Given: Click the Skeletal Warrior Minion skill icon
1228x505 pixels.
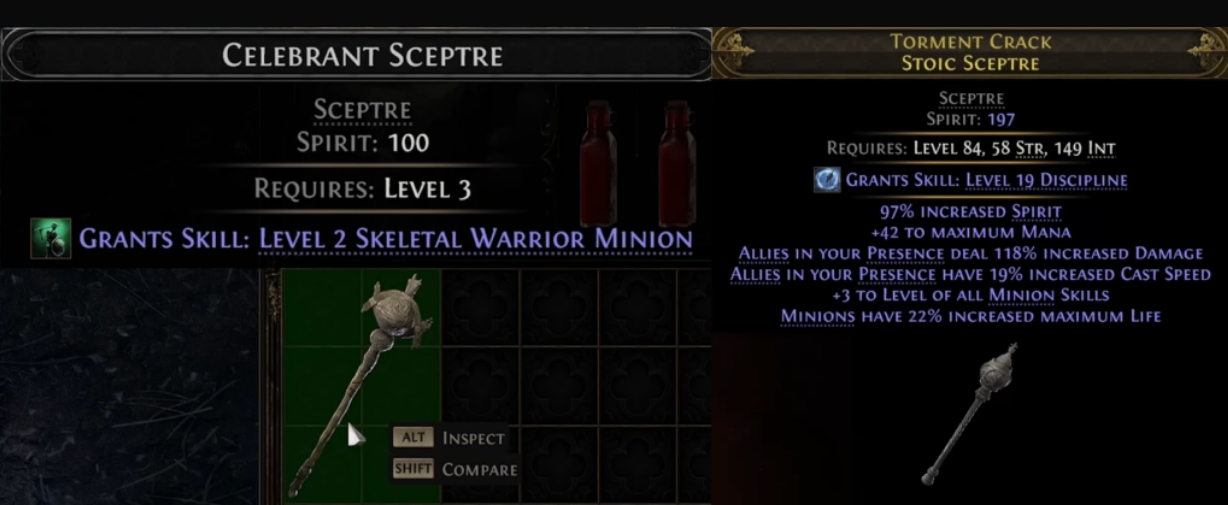Looking at the screenshot, I should coord(51,239).
